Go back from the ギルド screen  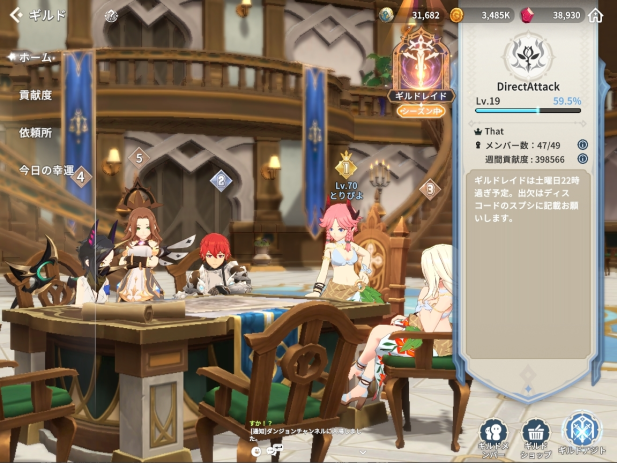[x=15, y=16]
